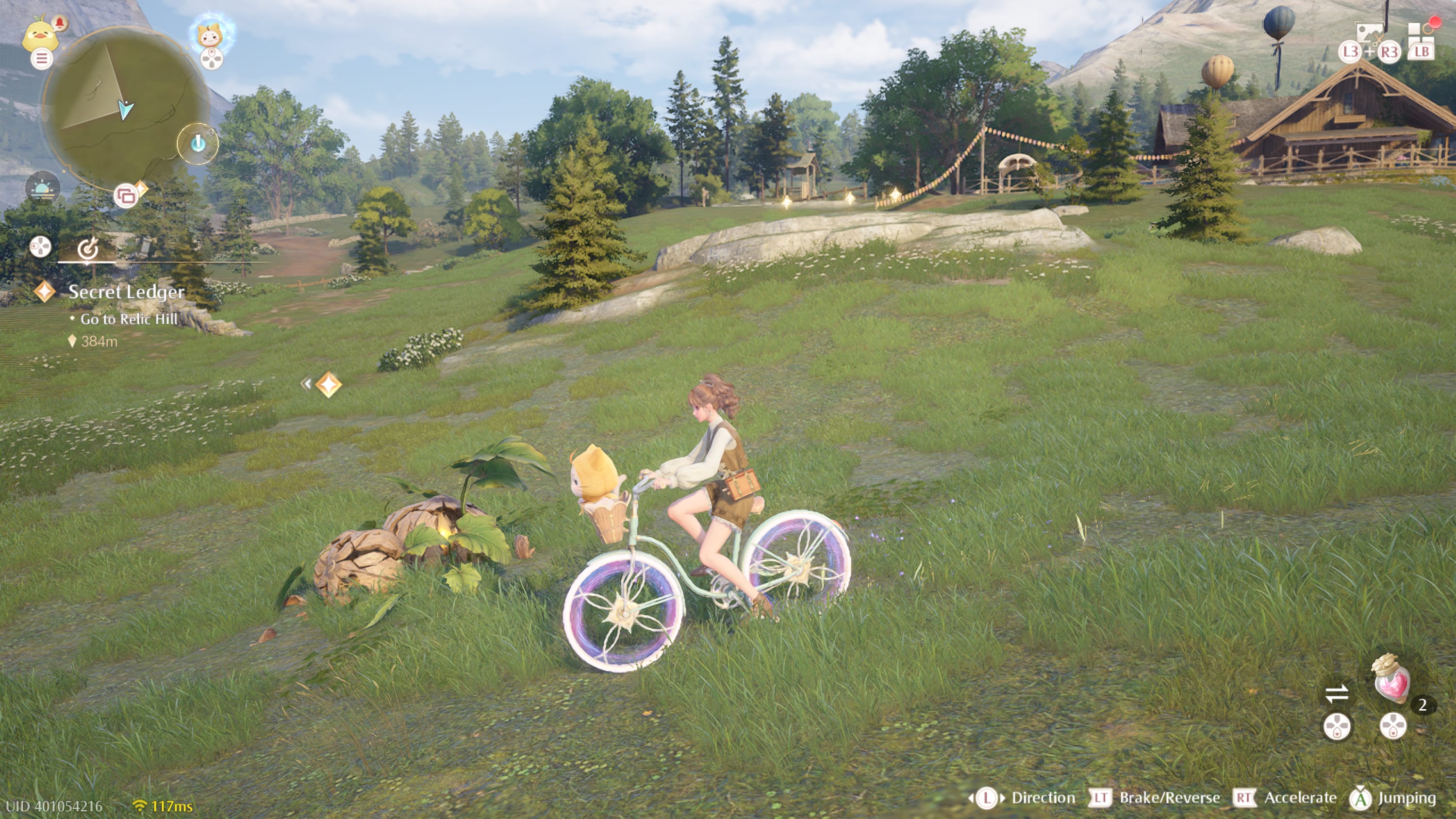
Task: Open photo album via red frames icon below minimap
Action: (x=127, y=195)
